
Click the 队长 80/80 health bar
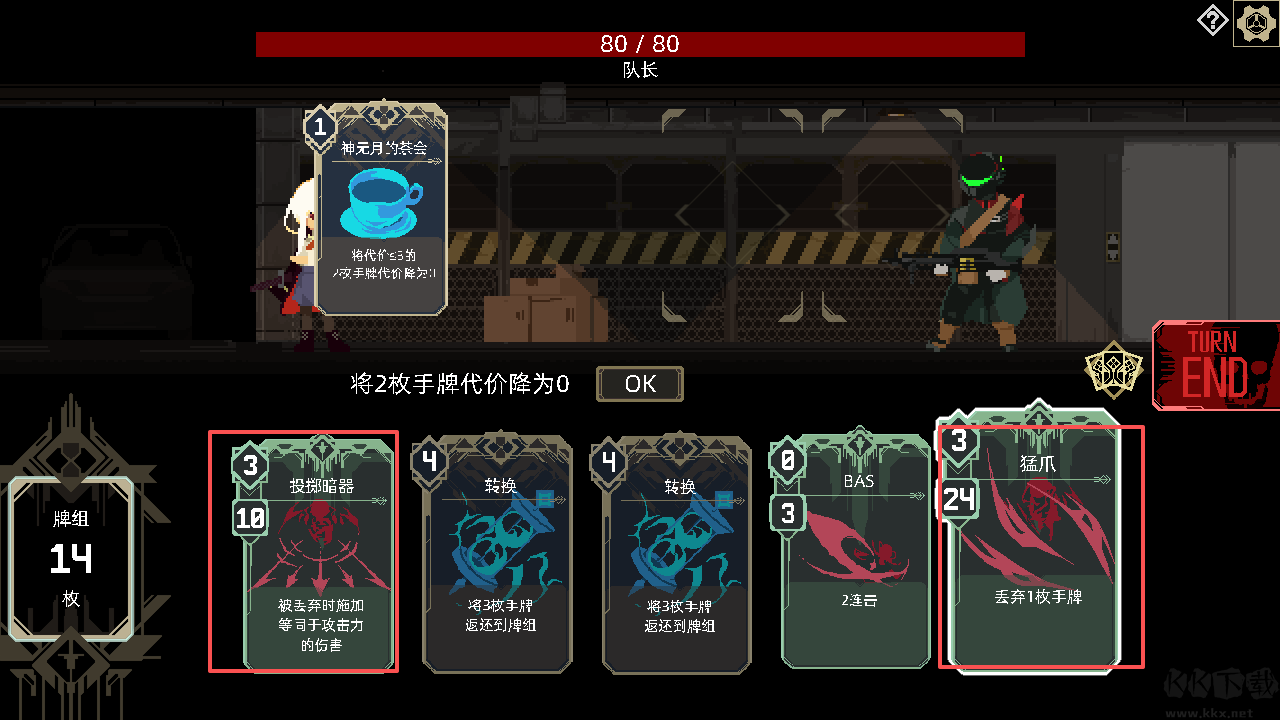(x=640, y=44)
